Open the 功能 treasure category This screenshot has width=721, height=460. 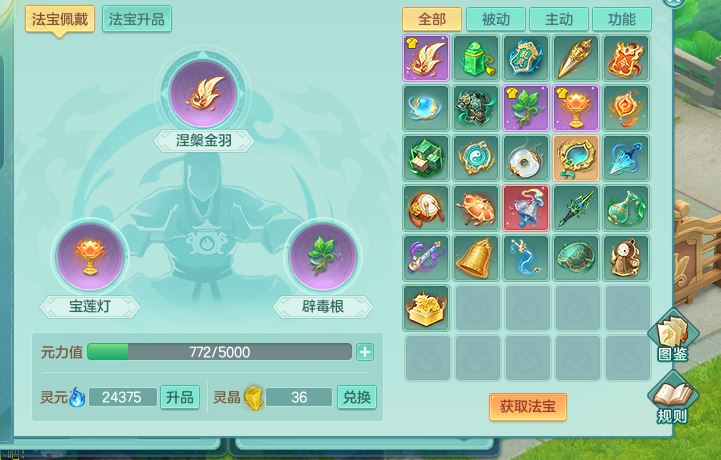[620, 19]
